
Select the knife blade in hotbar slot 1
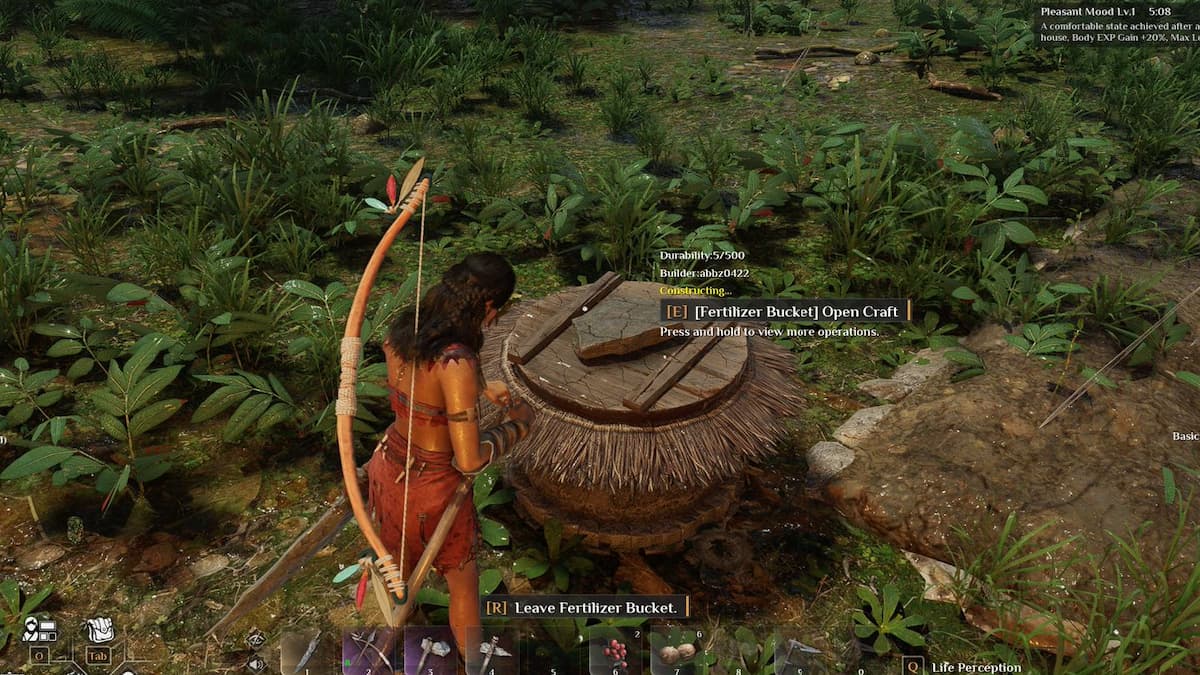[x=307, y=652]
